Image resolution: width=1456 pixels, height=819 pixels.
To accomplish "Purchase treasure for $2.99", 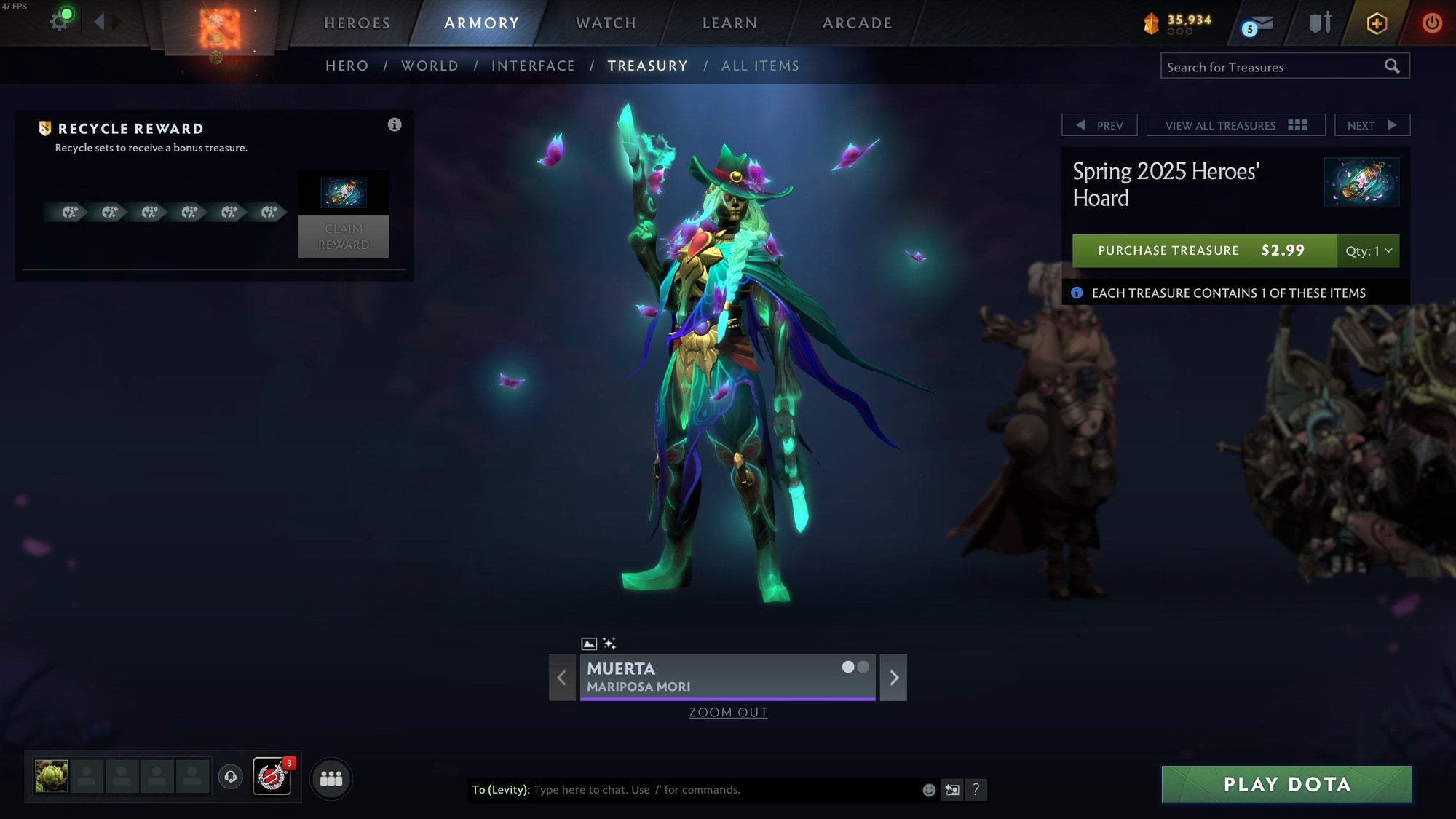I will click(x=1204, y=250).
